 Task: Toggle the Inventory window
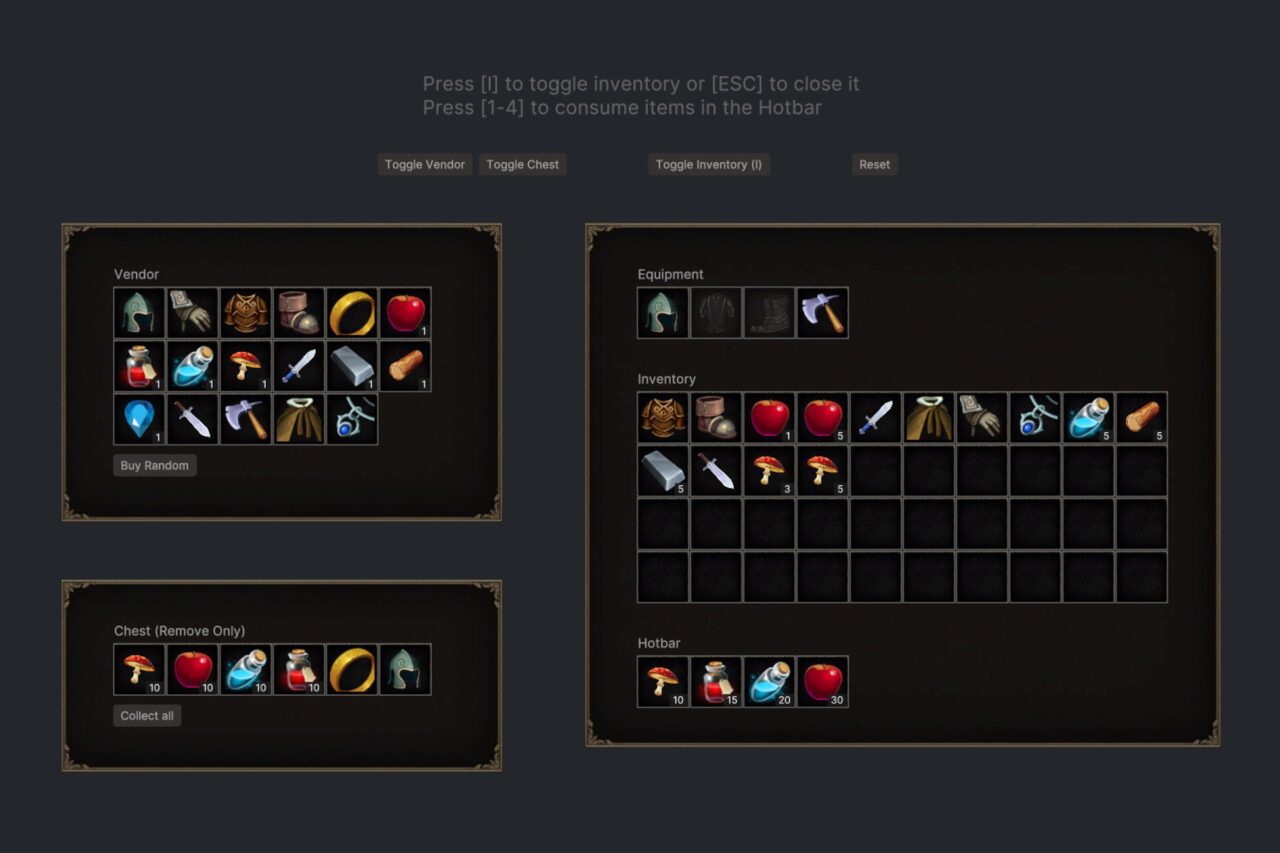(x=708, y=164)
